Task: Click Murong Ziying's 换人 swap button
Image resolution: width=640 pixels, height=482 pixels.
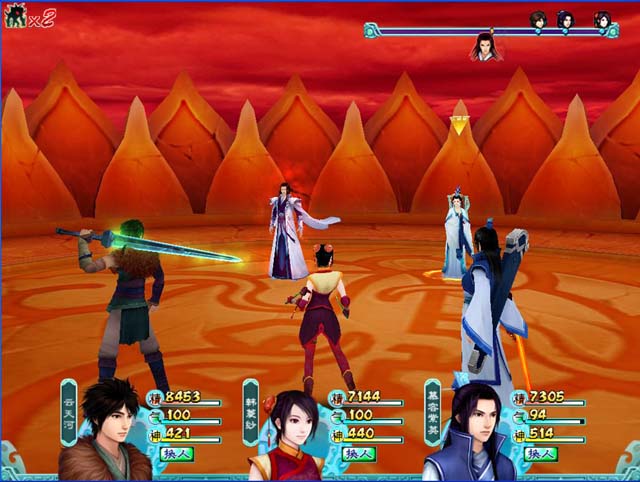Action: click(541, 453)
